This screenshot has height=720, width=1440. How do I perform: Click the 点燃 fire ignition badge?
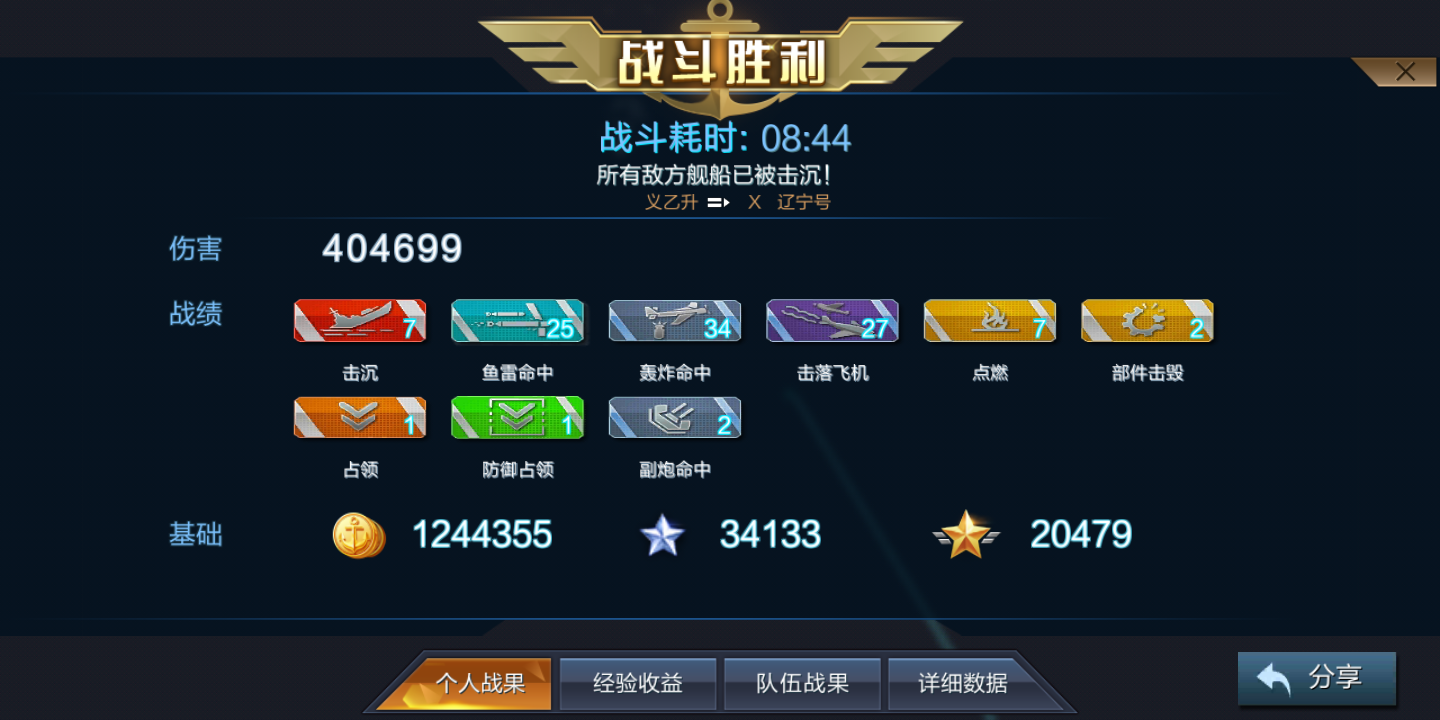click(989, 320)
